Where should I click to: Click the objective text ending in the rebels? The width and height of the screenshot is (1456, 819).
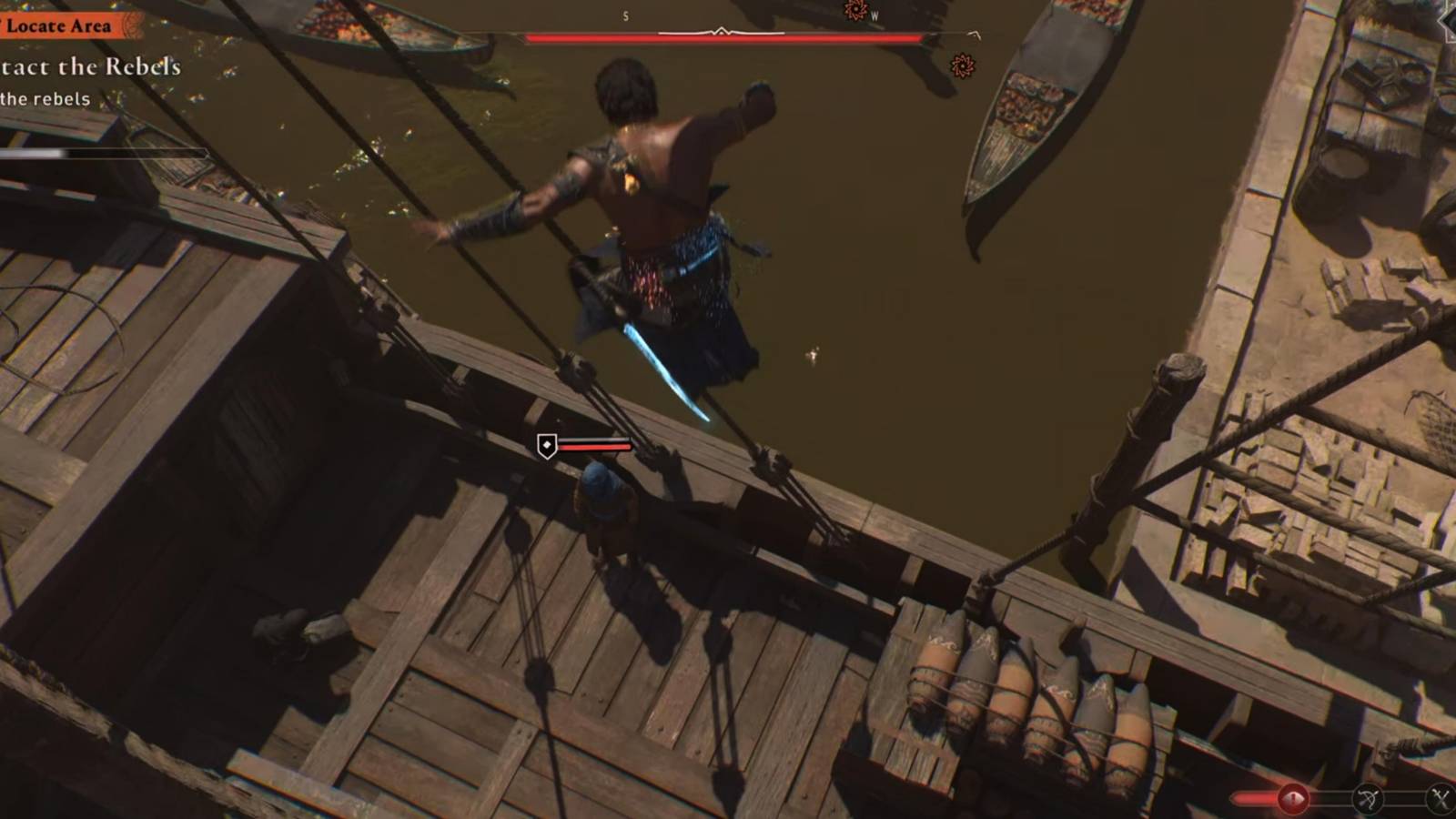click(x=44, y=100)
